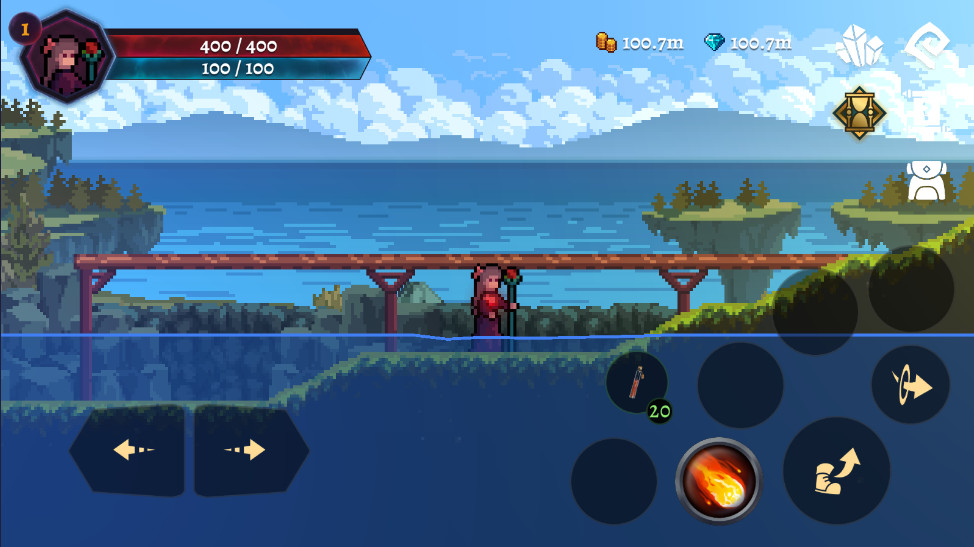Use the consumable item with 20 count

click(637, 383)
